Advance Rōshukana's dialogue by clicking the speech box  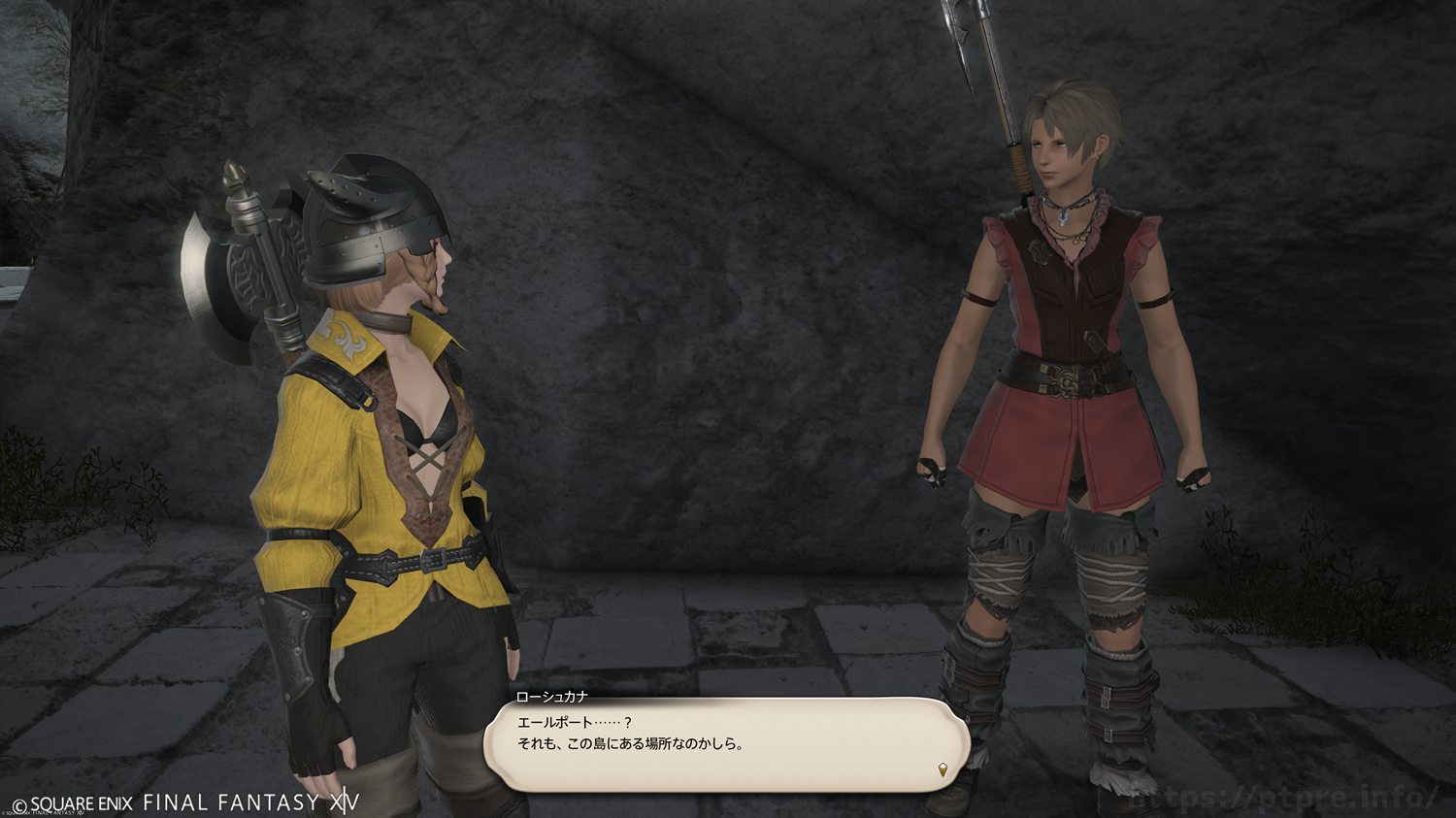pyautogui.click(x=726, y=744)
